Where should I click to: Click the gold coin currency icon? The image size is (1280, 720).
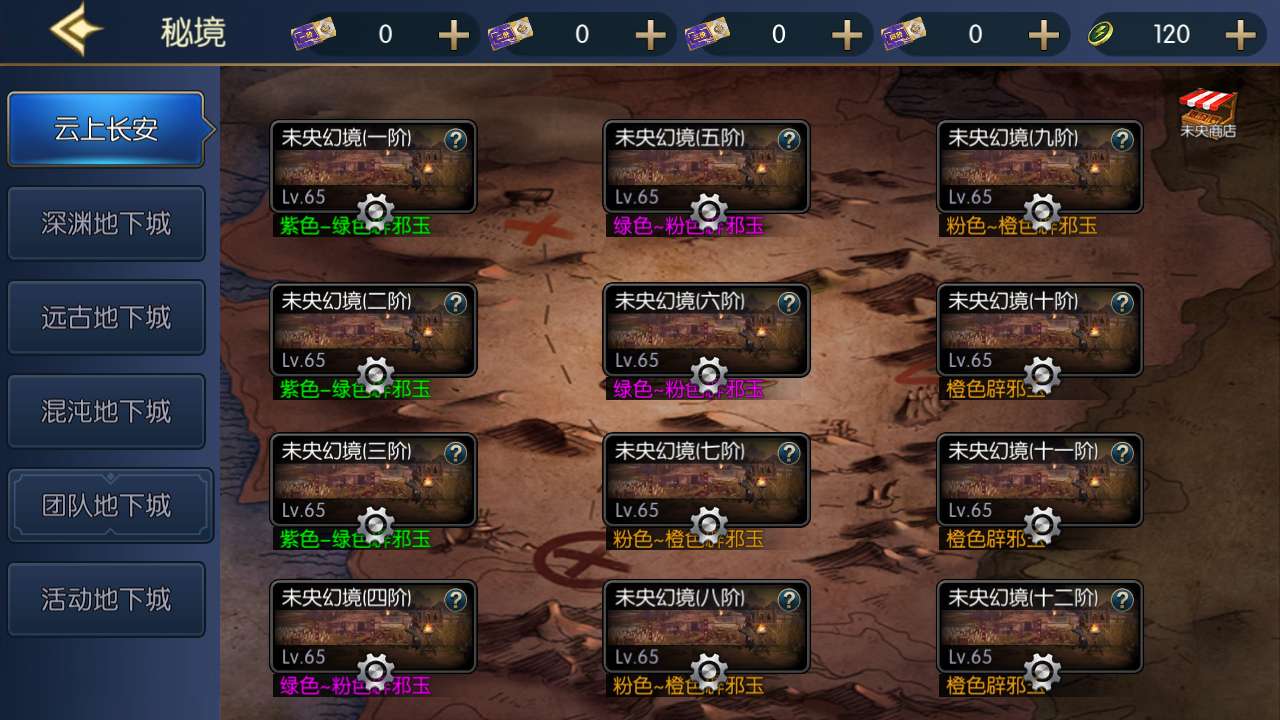1101,33
